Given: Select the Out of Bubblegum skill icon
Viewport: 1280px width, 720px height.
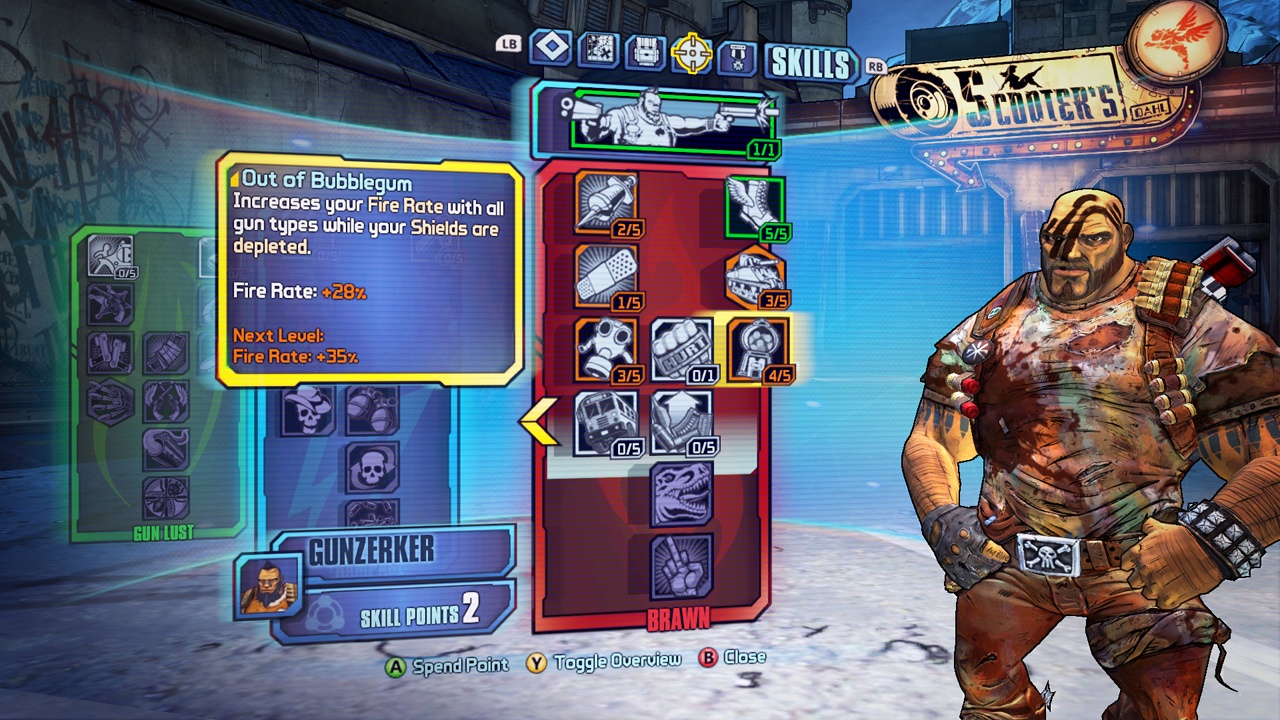Looking at the screenshot, I should point(757,350).
